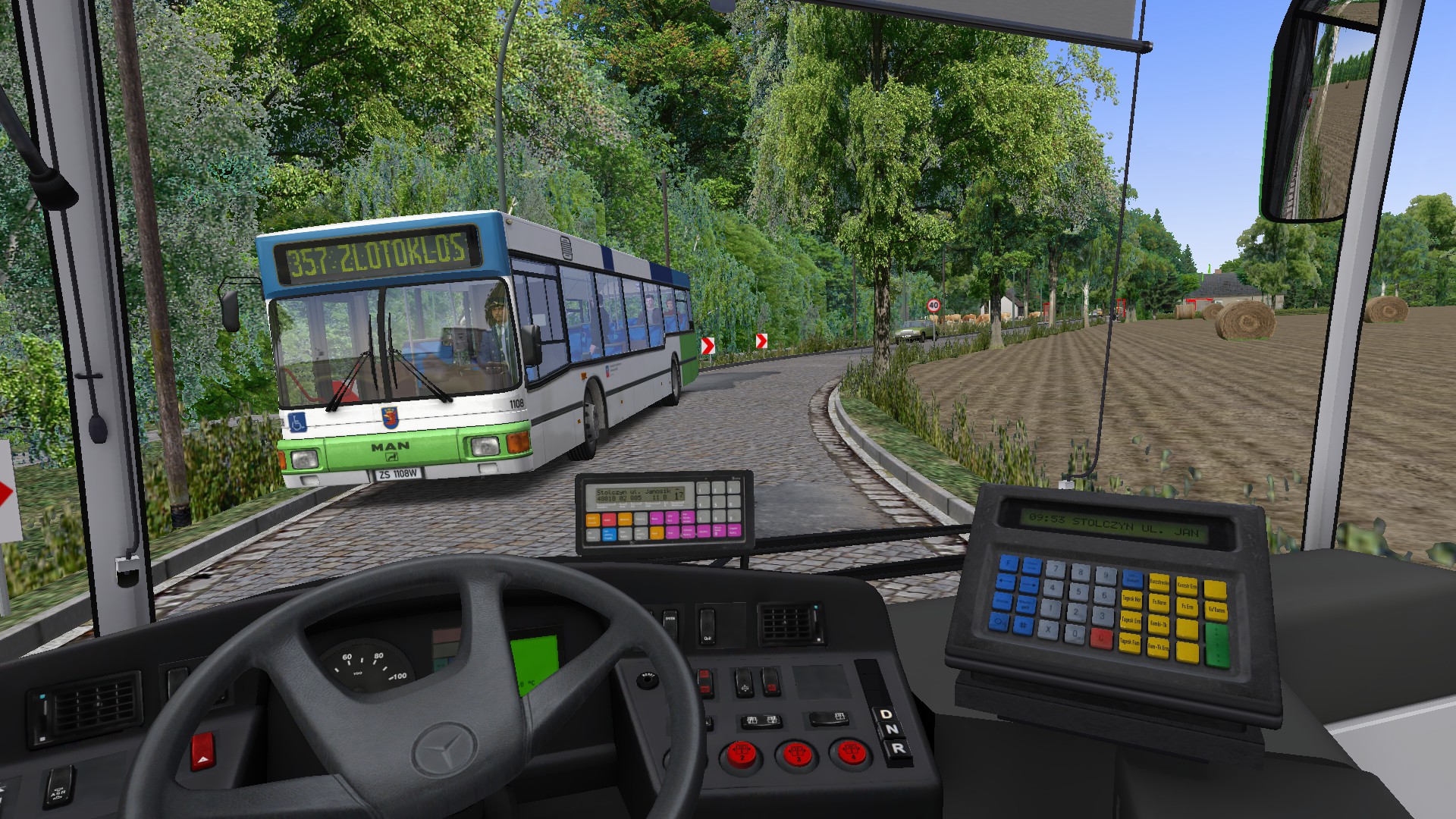Image resolution: width=1456 pixels, height=819 pixels.
Task: Tap the 0 key on ticket printer keypad
Action: [x=1074, y=633]
